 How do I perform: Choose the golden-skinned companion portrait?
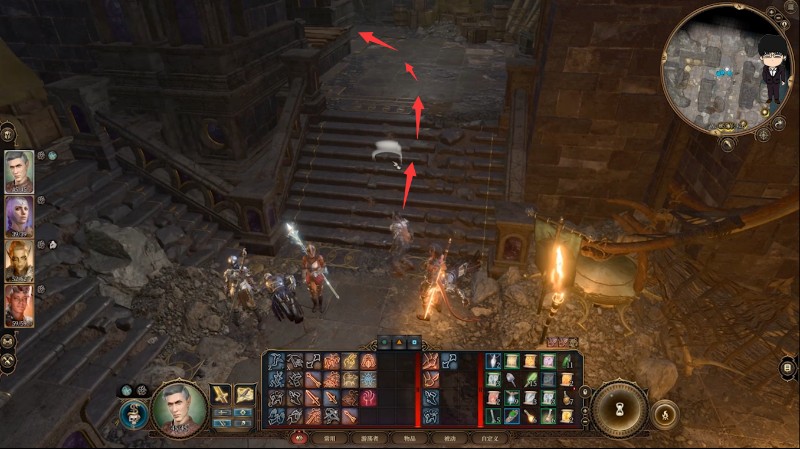19,260
